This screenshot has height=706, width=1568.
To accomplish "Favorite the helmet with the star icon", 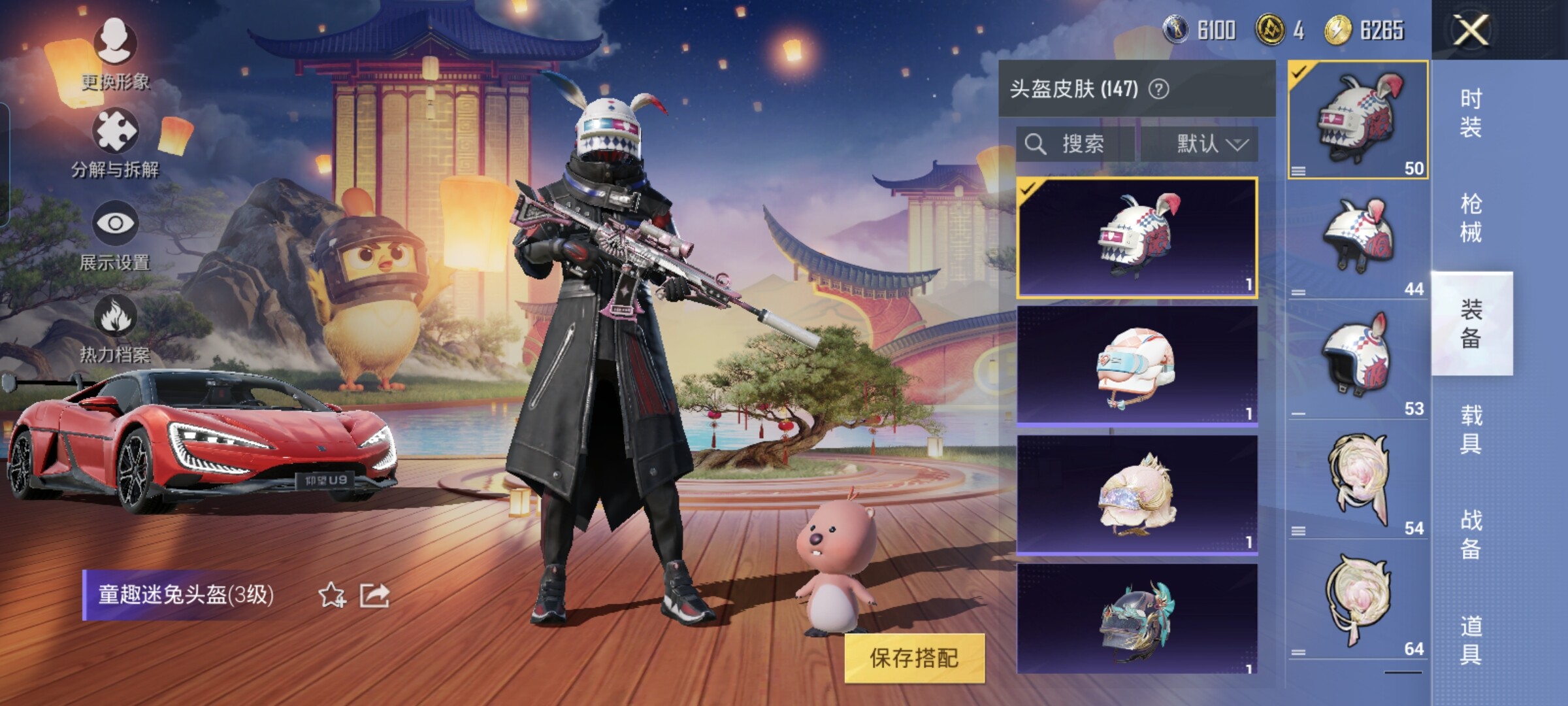I will (x=332, y=596).
